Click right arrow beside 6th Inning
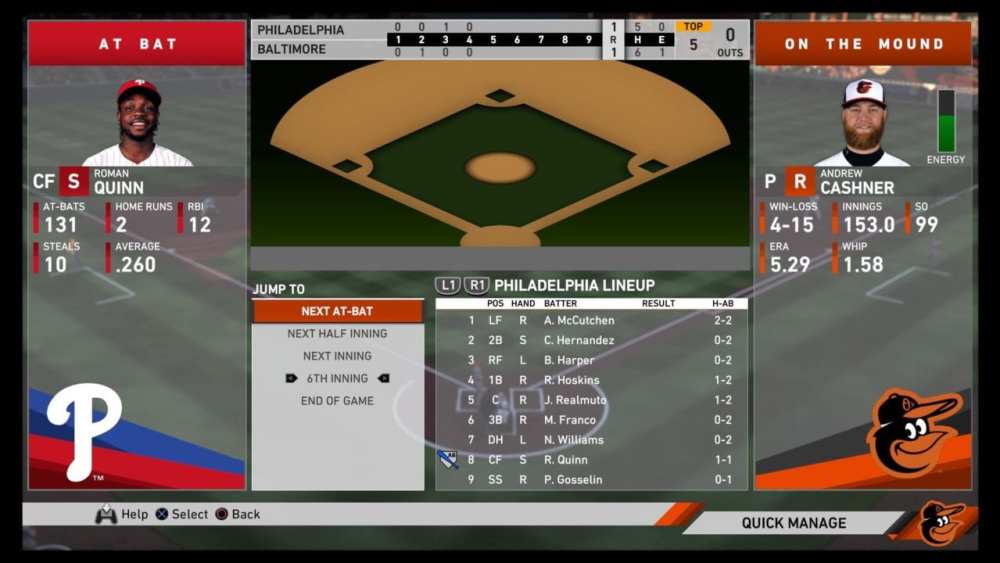The height and width of the screenshot is (563, 1000). (383, 379)
